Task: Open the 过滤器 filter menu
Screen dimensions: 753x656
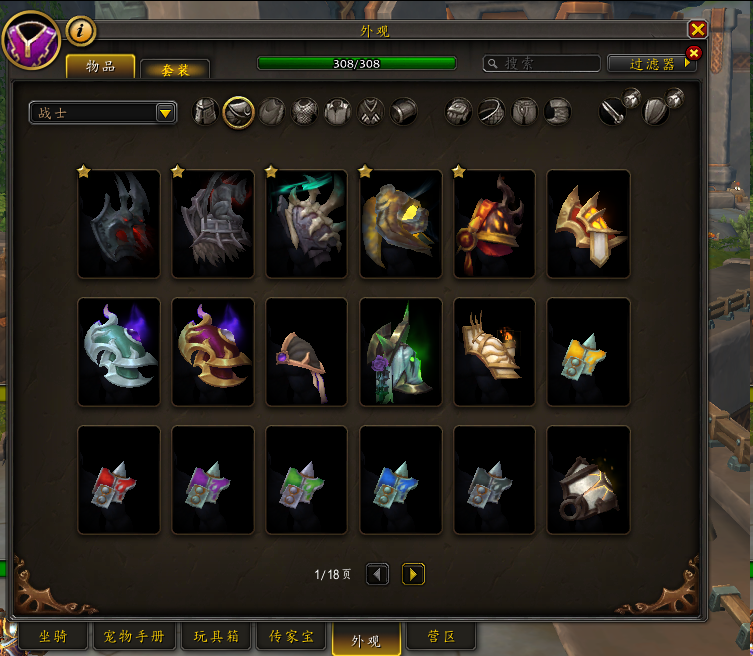Action: point(651,63)
